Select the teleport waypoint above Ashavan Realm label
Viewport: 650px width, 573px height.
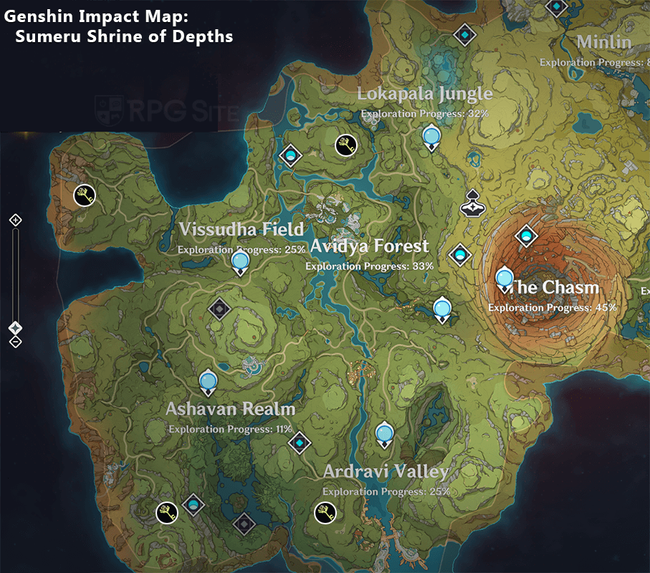(208, 381)
